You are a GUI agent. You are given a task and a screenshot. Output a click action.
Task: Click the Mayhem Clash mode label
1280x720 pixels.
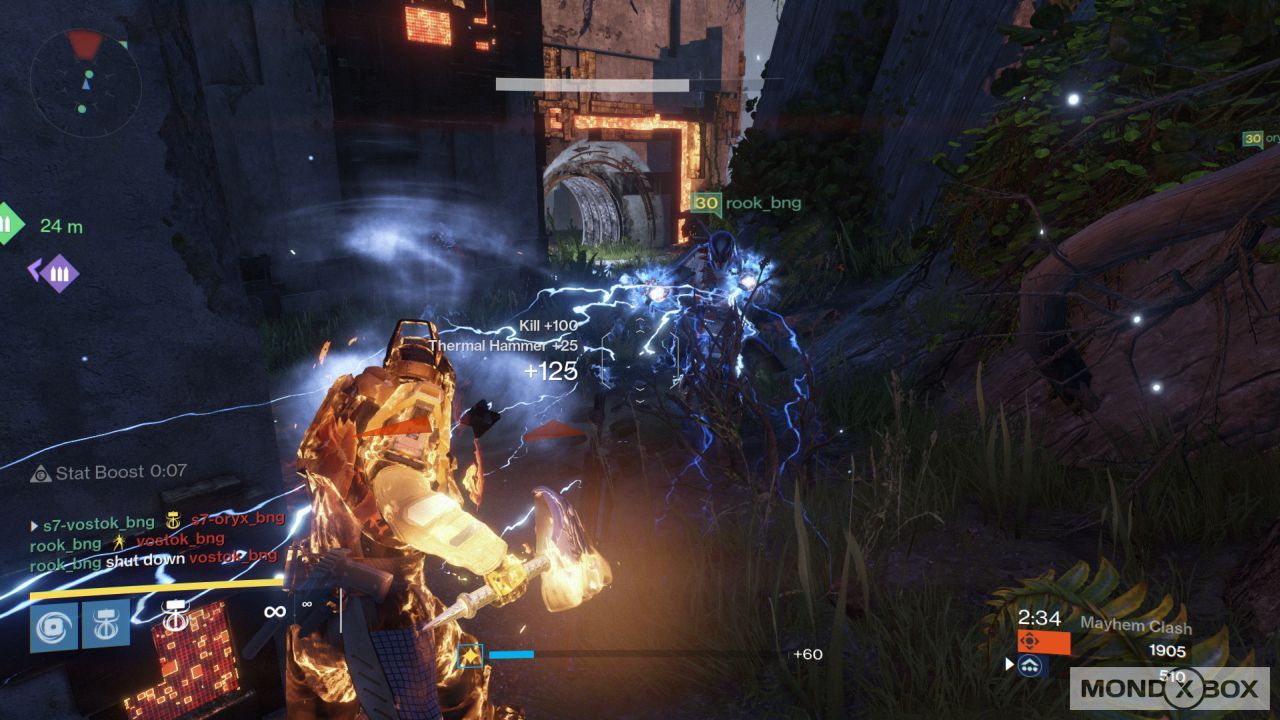1135,627
